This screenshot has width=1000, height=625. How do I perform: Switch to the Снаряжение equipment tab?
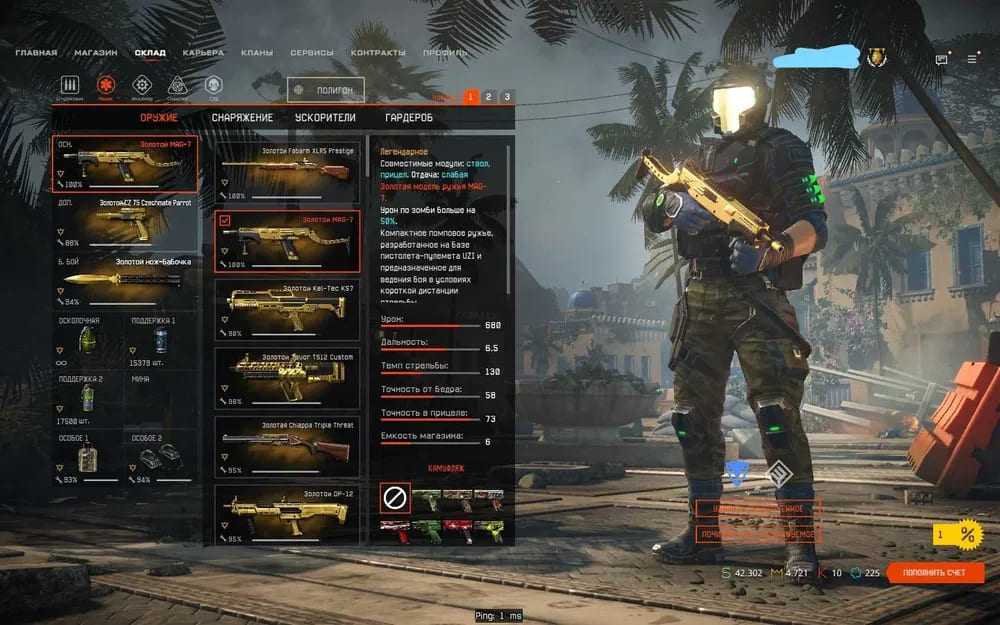pyautogui.click(x=242, y=117)
